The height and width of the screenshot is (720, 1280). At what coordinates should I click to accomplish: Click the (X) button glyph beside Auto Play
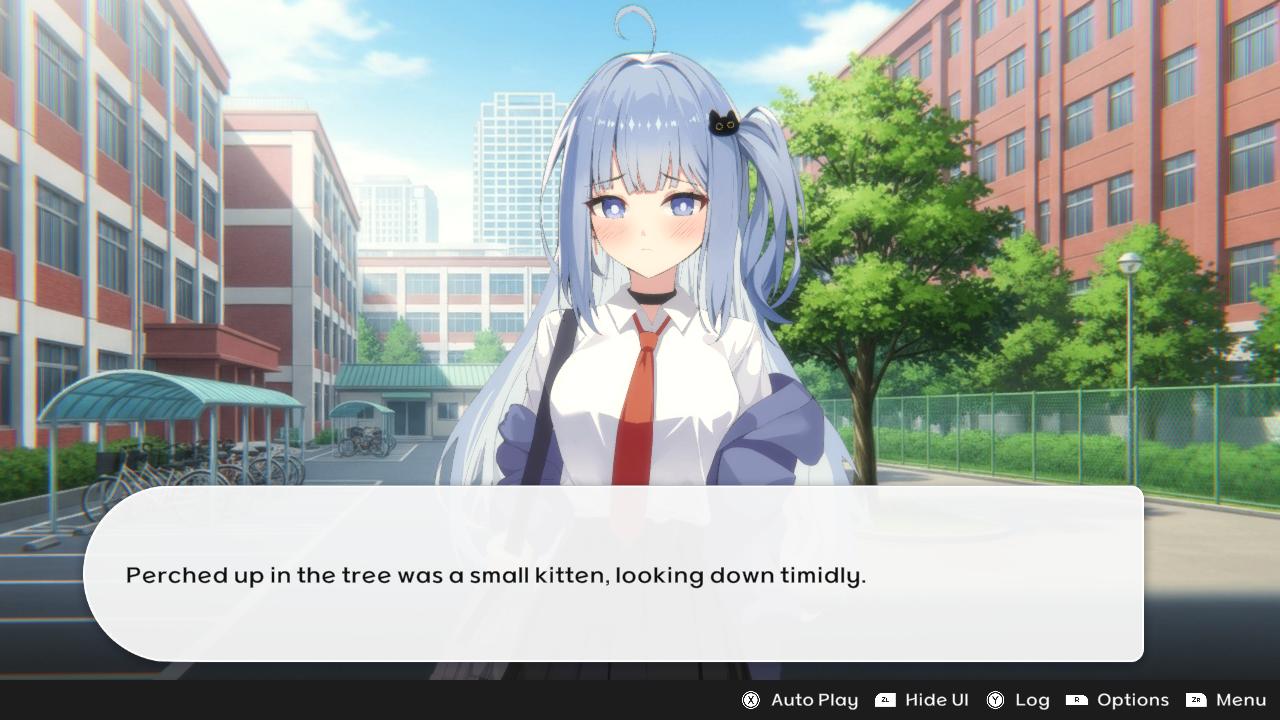click(x=749, y=700)
